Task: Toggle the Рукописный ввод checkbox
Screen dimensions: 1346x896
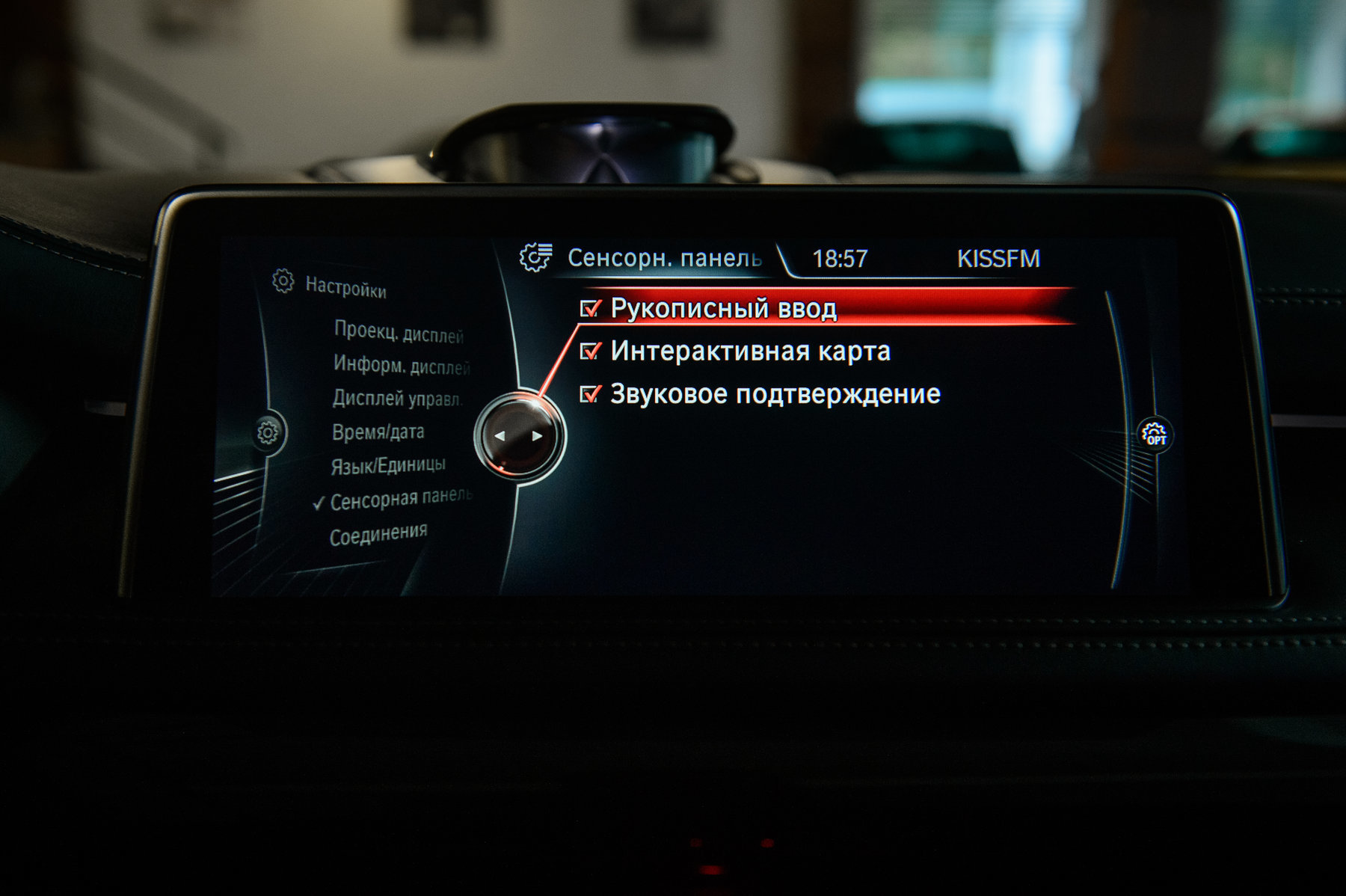Action: coord(591,308)
